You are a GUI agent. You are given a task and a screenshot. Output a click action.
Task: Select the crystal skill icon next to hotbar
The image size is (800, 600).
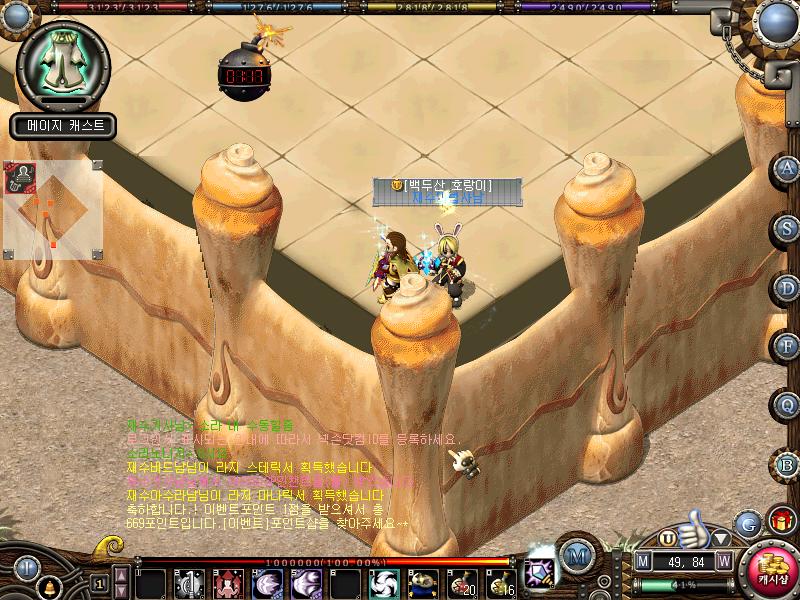(x=541, y=570)
